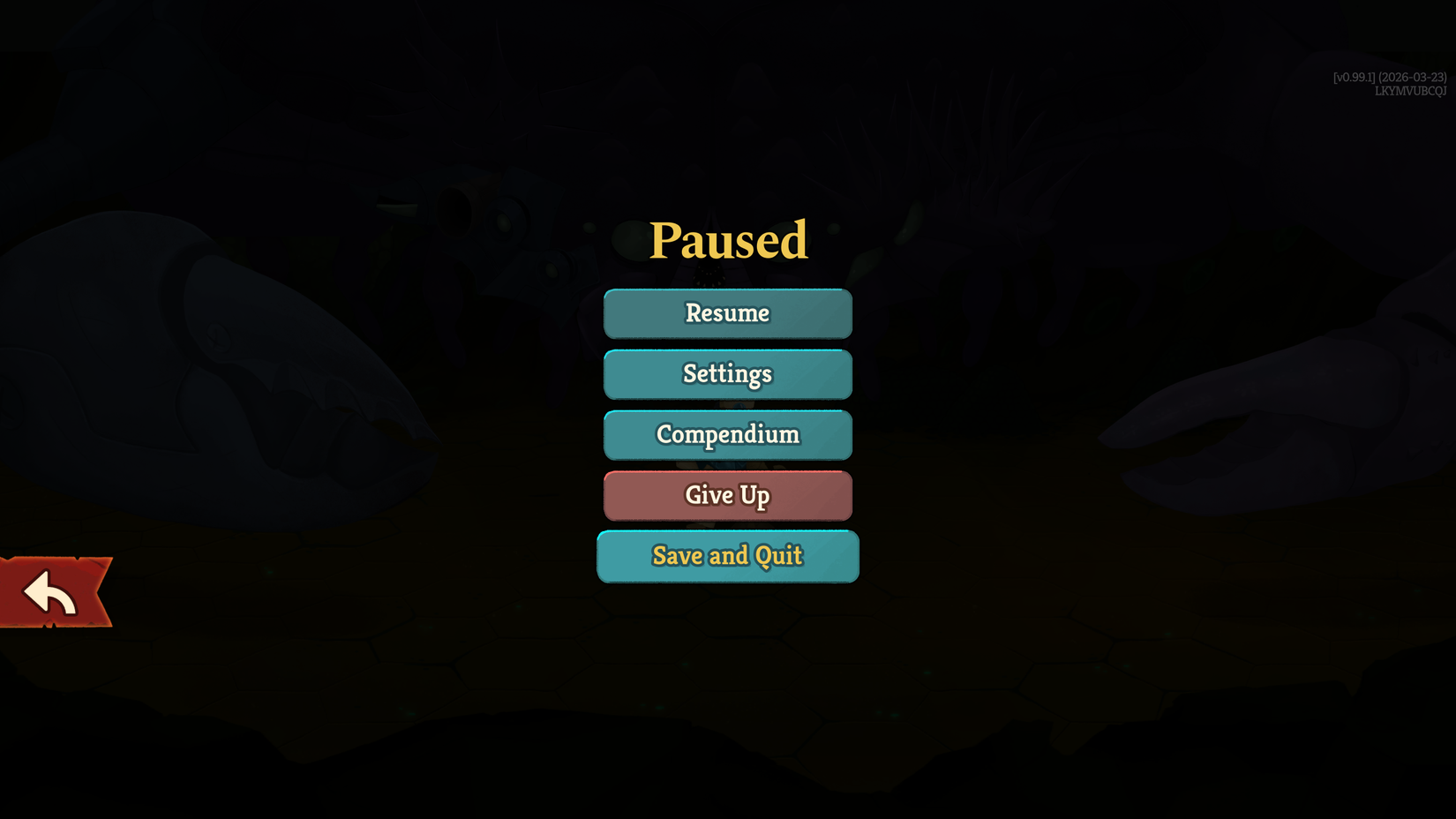Click the Settings button

point(727,374)
